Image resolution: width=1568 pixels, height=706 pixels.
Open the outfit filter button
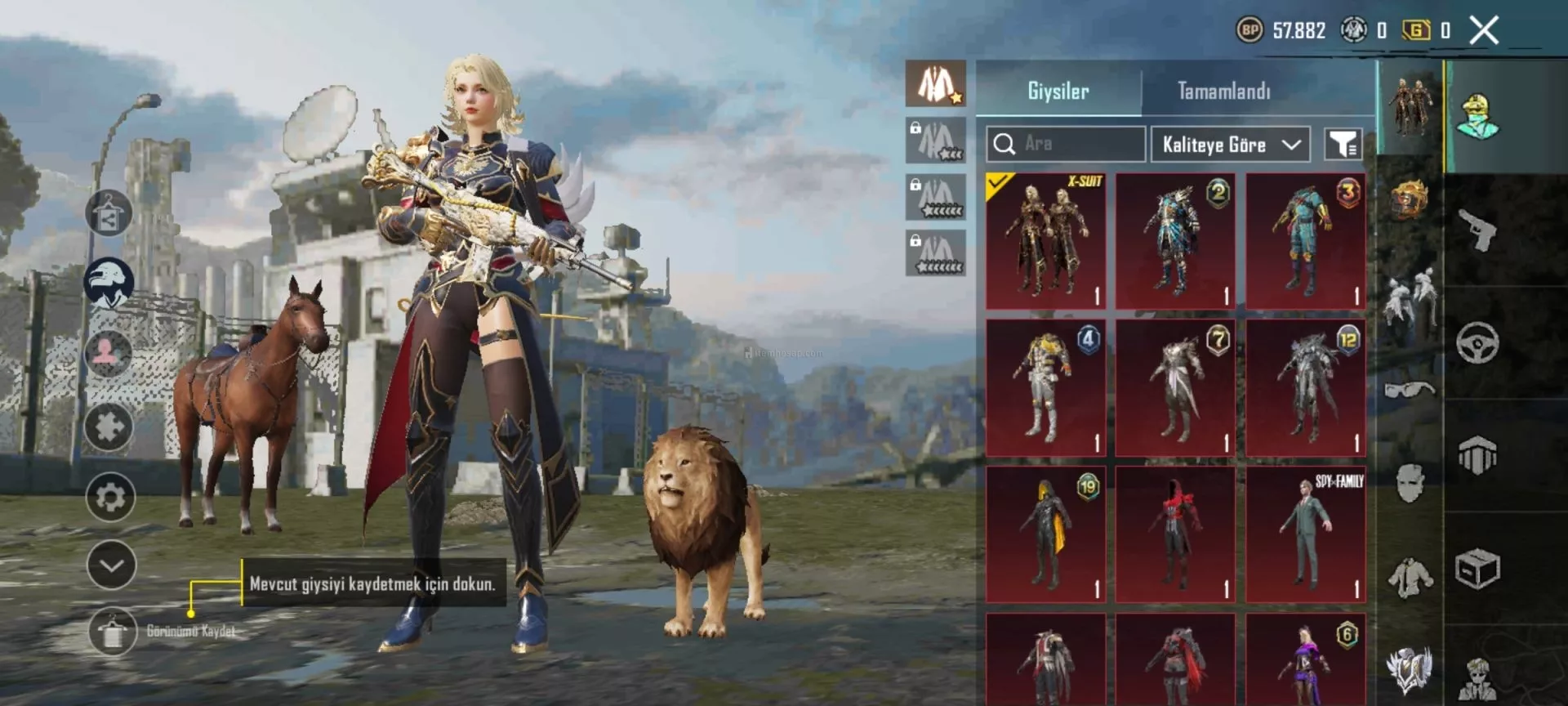point(1343,145)
